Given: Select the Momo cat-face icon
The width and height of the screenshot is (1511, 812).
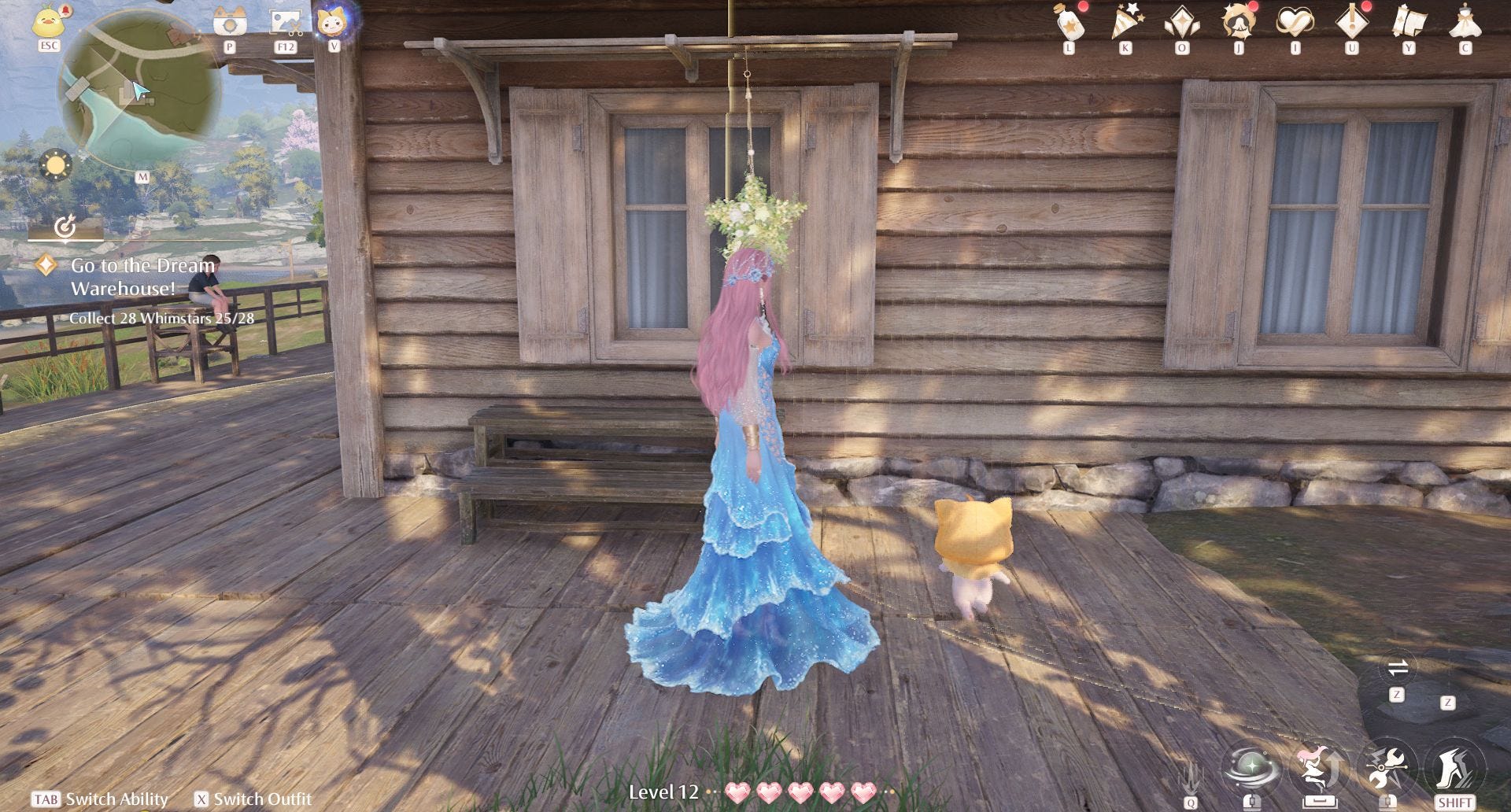Looking at the screenshot, I should [334, 20].
